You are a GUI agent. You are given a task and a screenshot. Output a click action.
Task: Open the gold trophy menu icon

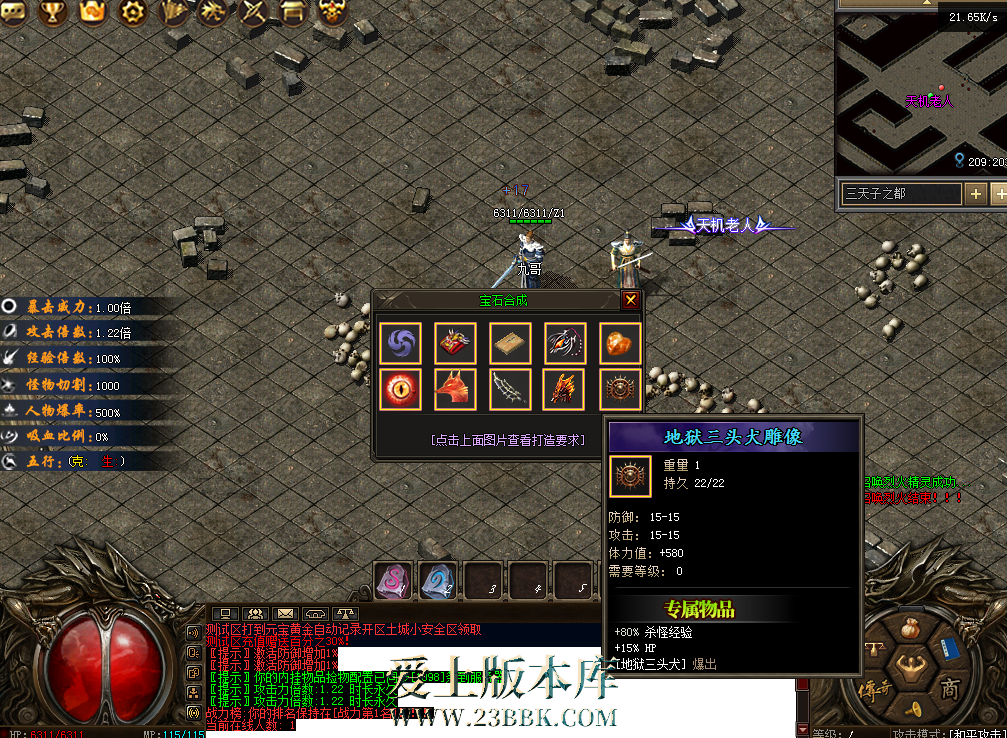[x=52, y=12]
